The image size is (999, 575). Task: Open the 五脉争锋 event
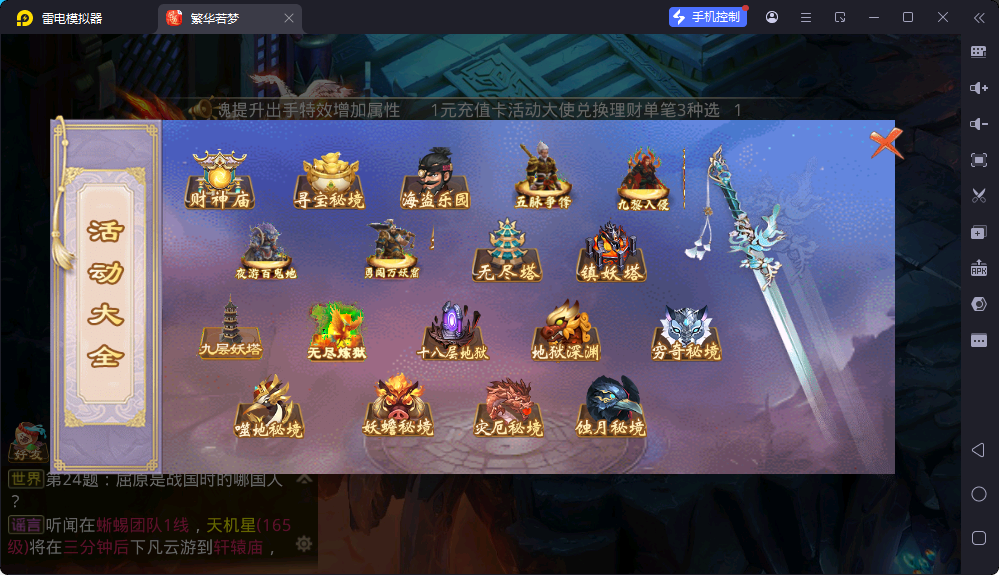pyautogui.click(x=543, y=178)
